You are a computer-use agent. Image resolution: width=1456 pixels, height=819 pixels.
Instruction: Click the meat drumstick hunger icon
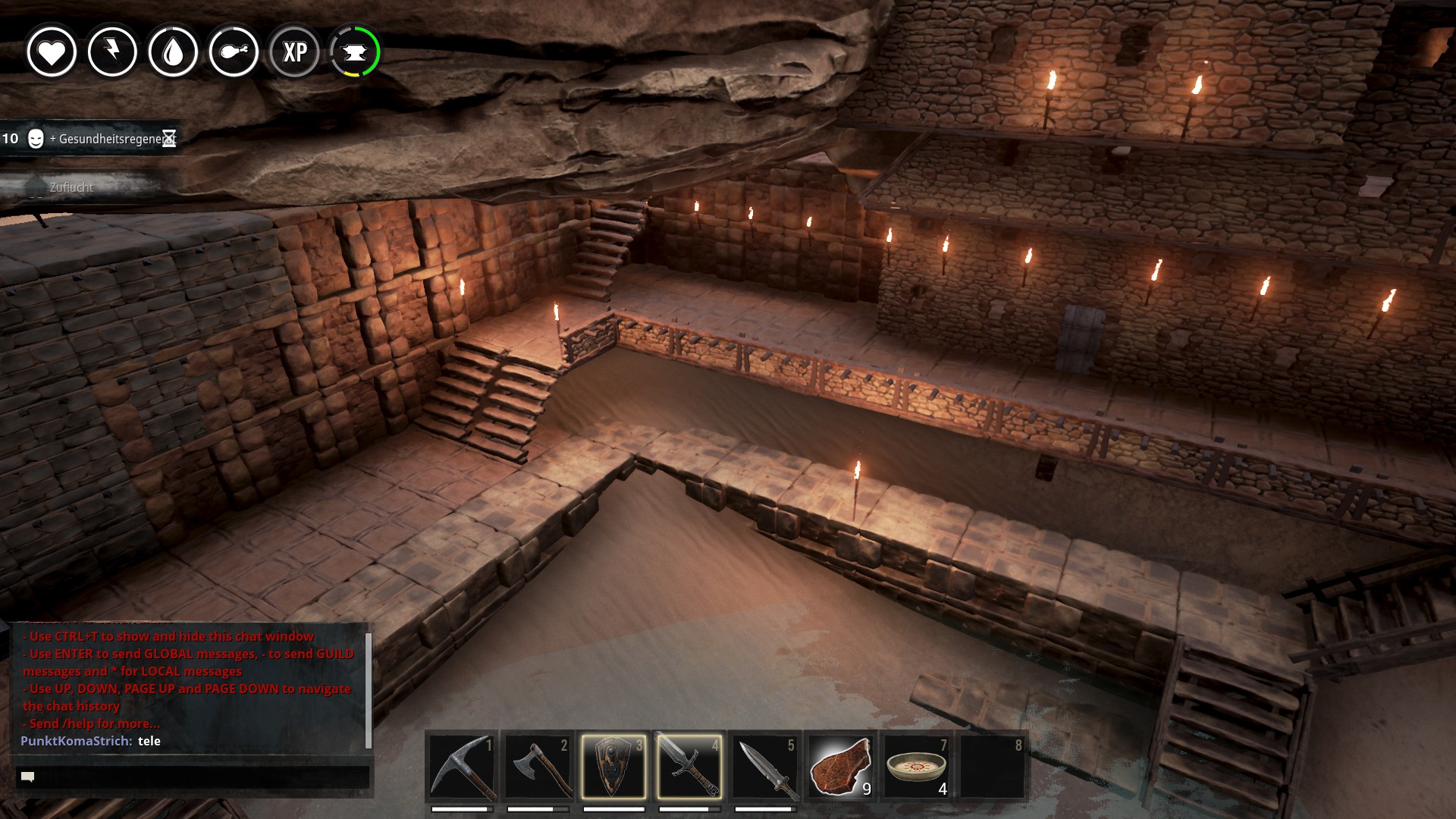(234, 52)
